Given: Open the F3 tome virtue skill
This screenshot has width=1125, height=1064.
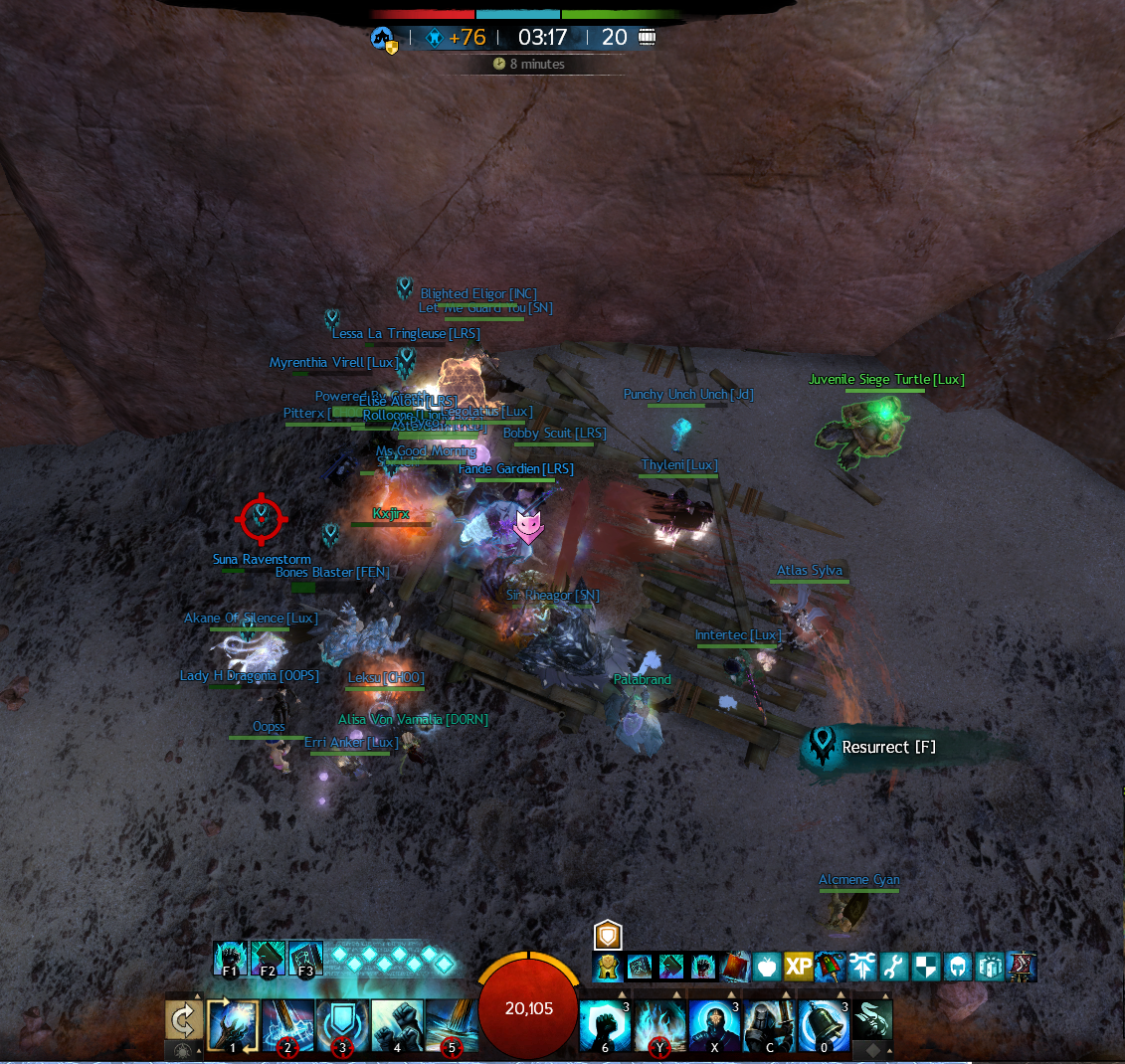Looking at the screenshot, I should click(x=305, y=959).
